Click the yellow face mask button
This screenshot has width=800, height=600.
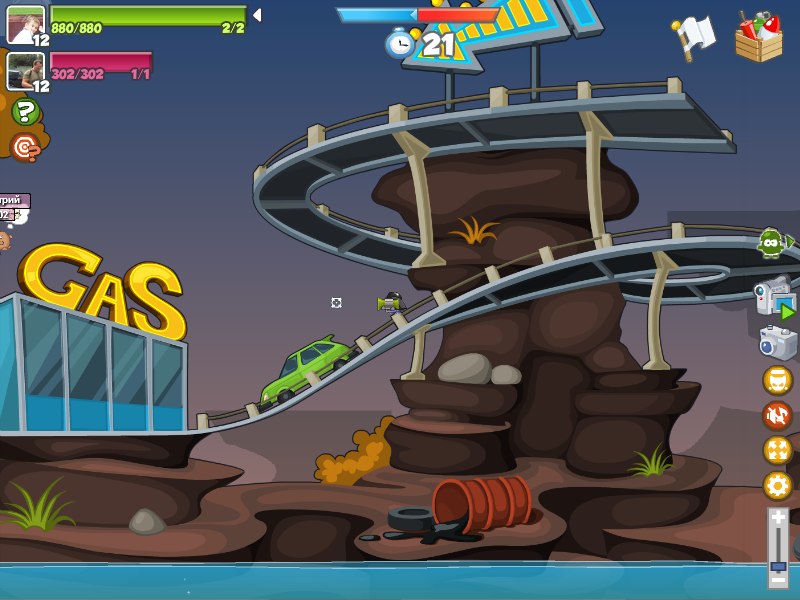(777, 380)
